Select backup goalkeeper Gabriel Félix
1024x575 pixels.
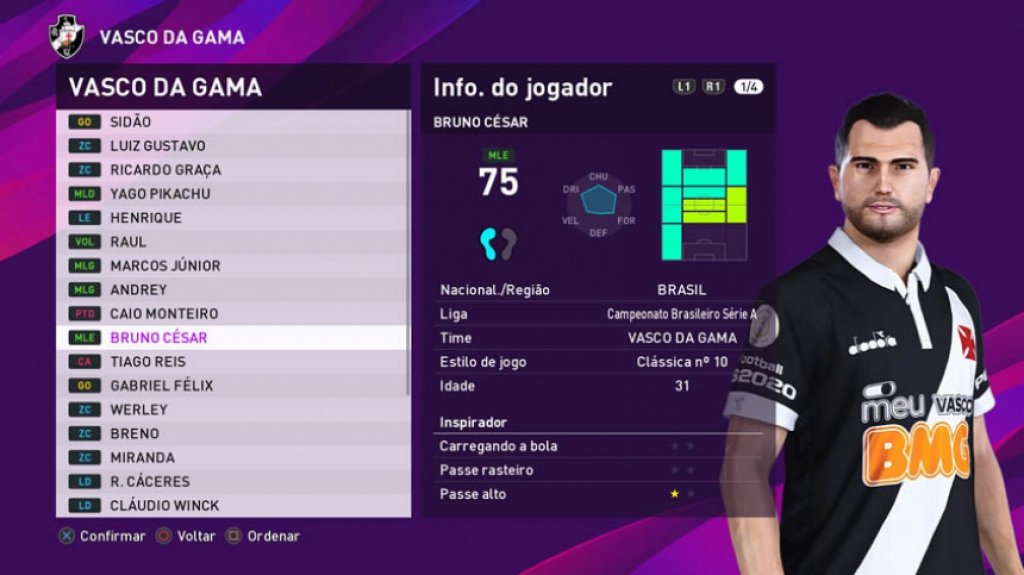click(232, 386)
